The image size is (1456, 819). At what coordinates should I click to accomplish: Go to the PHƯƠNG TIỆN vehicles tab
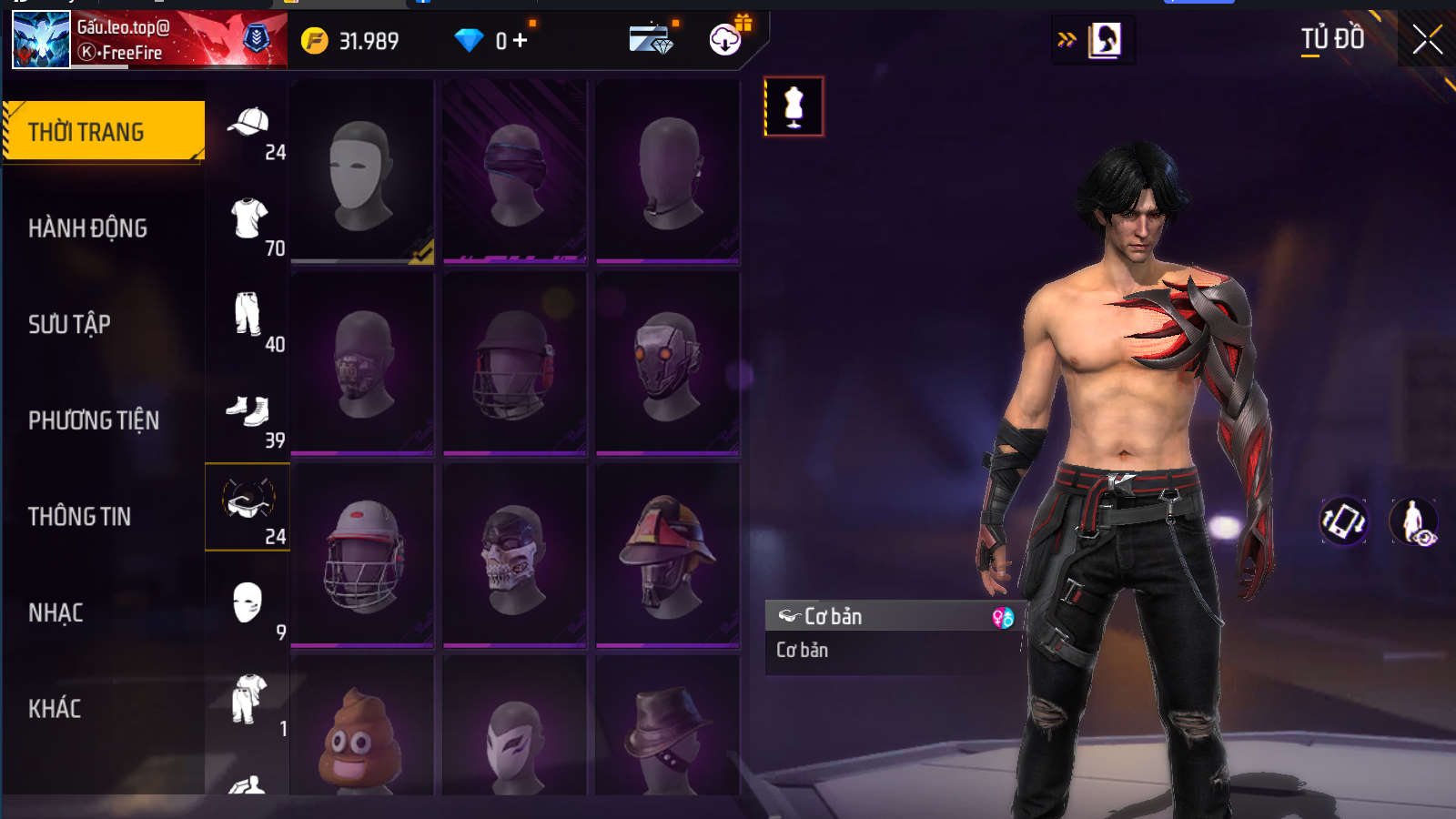coord(94,420)
